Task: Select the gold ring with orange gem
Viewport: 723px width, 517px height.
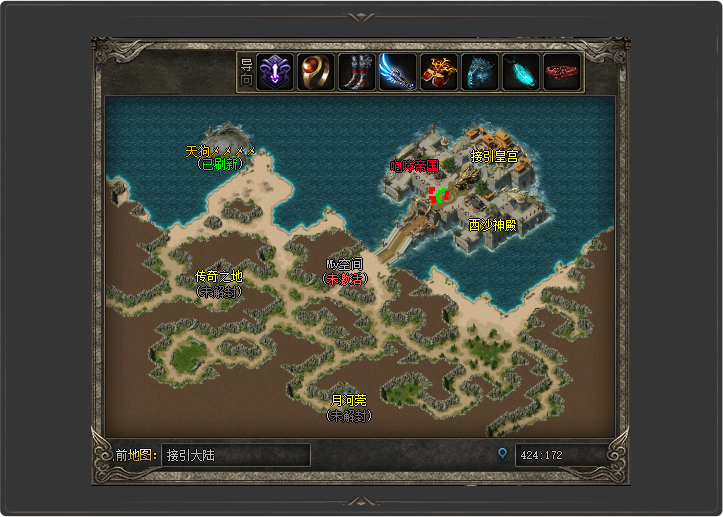Action: pyautogui.click(x=316, y=72)
